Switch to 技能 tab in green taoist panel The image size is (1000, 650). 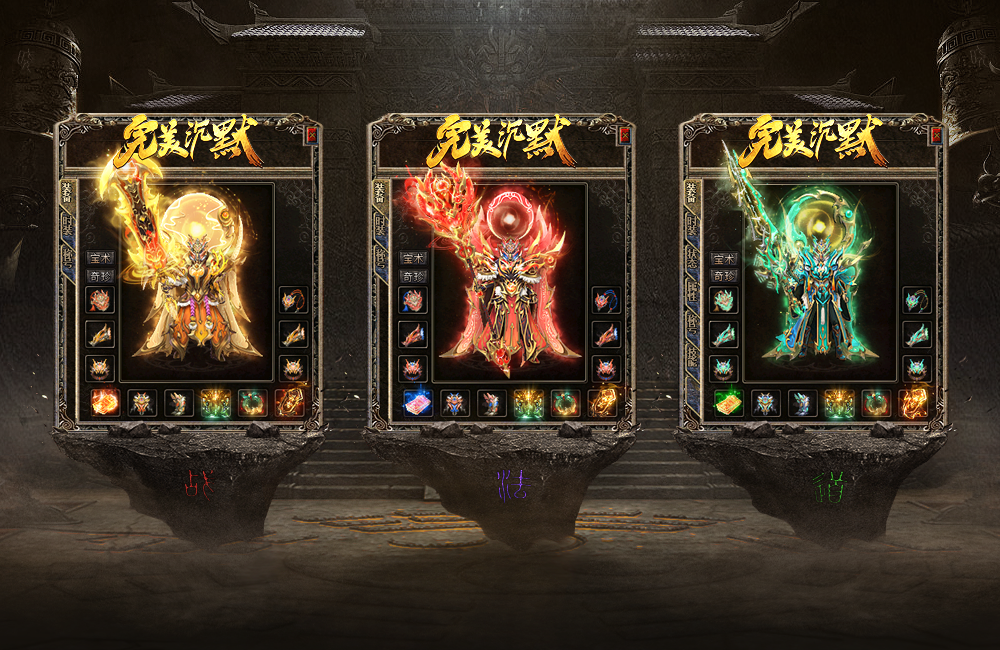(692, 355)
